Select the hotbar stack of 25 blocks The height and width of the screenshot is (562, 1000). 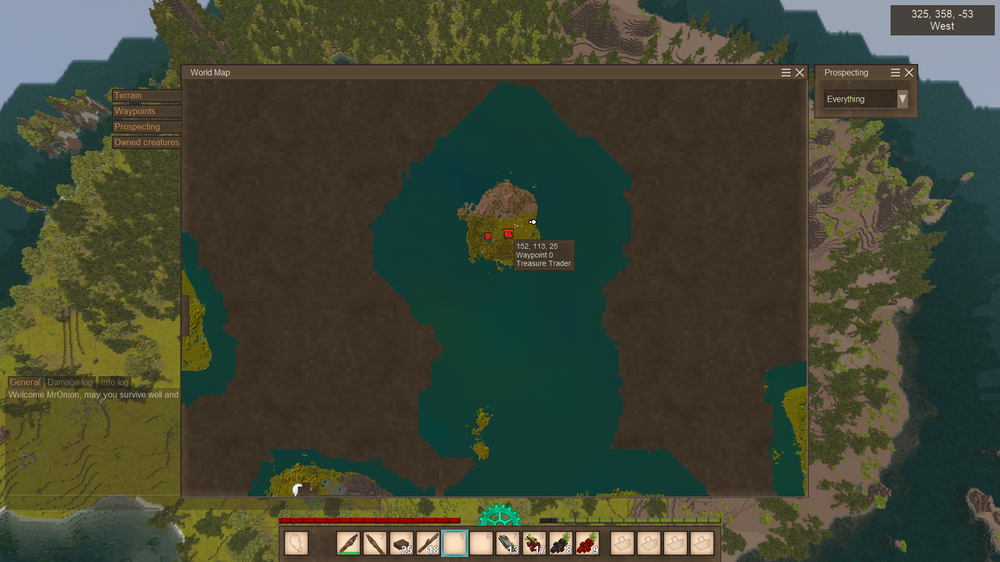[402, 543]
